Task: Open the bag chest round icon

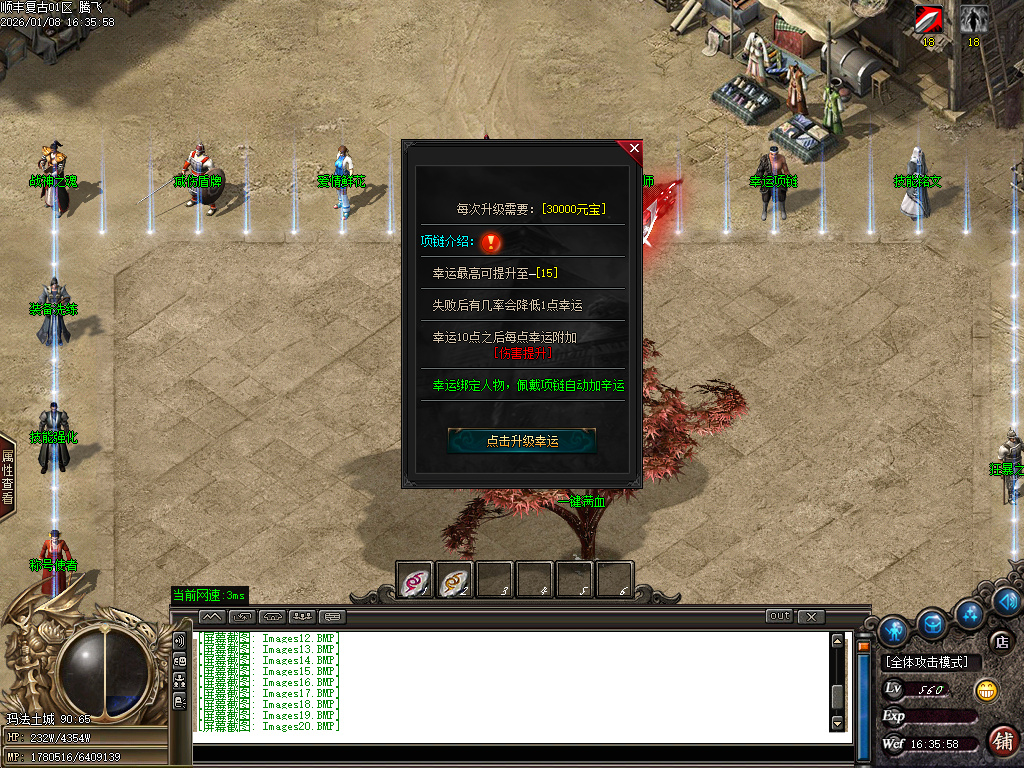Action: coord(932,624)
